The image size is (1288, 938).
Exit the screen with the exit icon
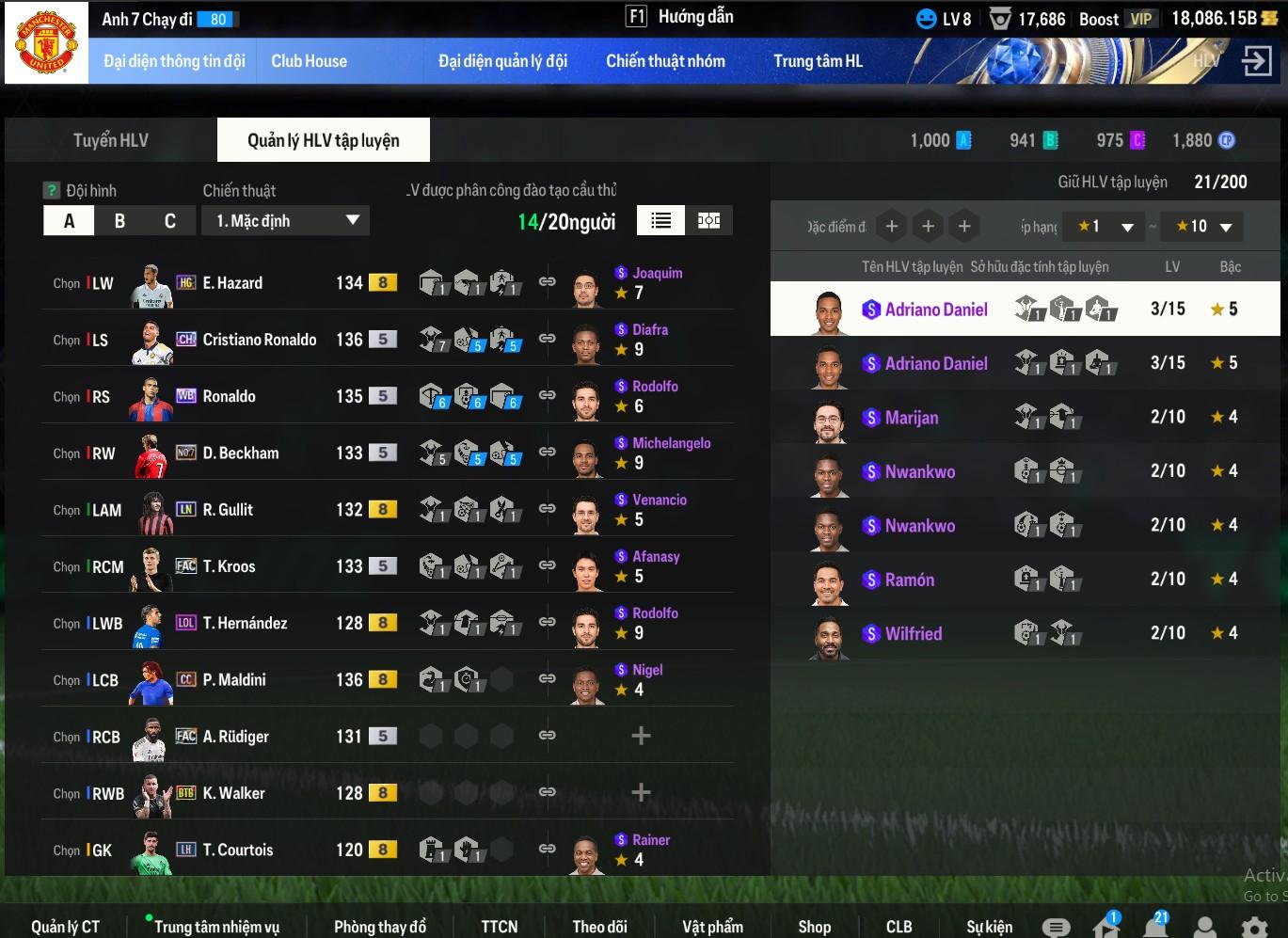[1256, 61]
